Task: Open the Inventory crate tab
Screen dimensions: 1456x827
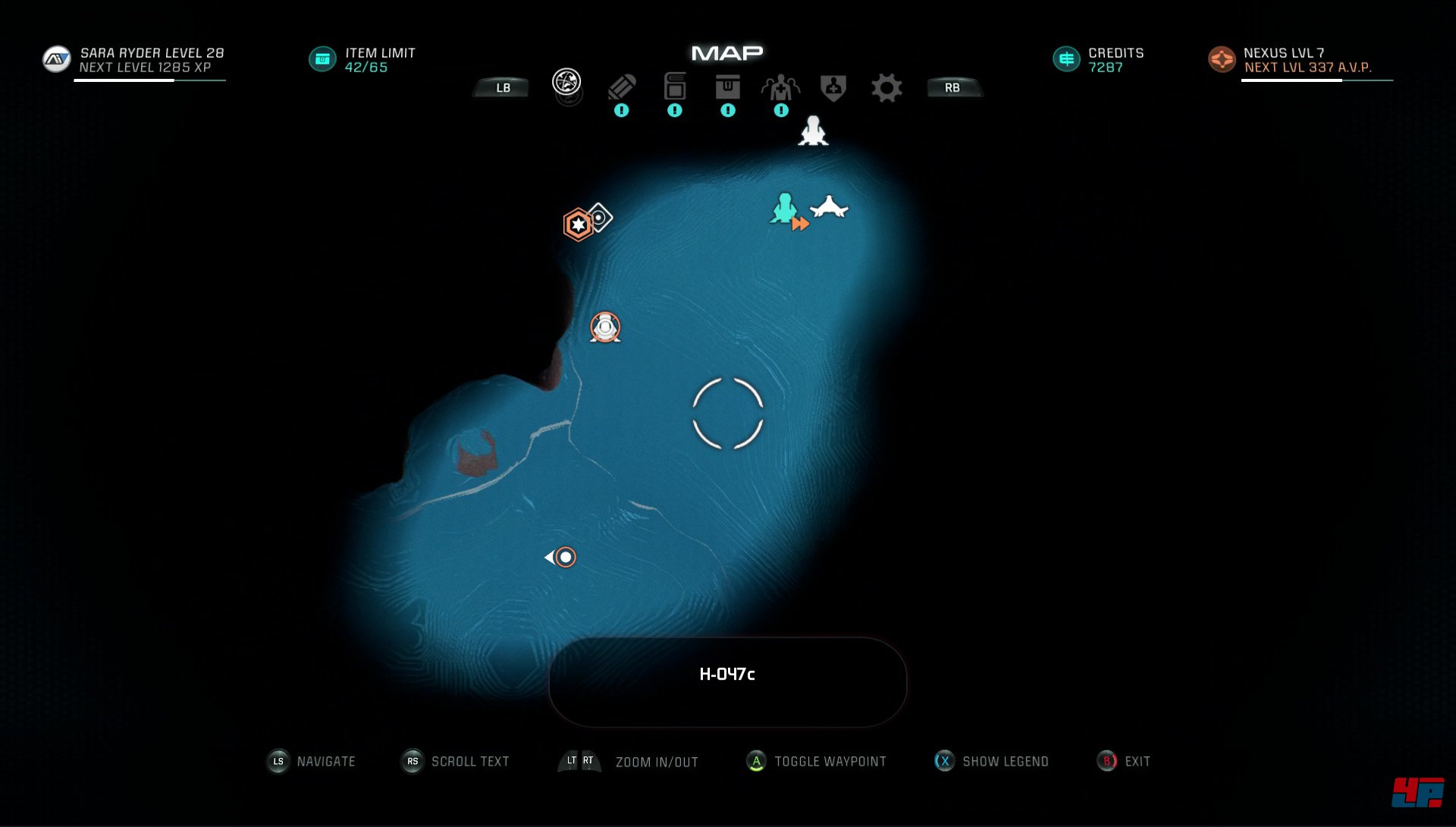Action: (727, 86)
